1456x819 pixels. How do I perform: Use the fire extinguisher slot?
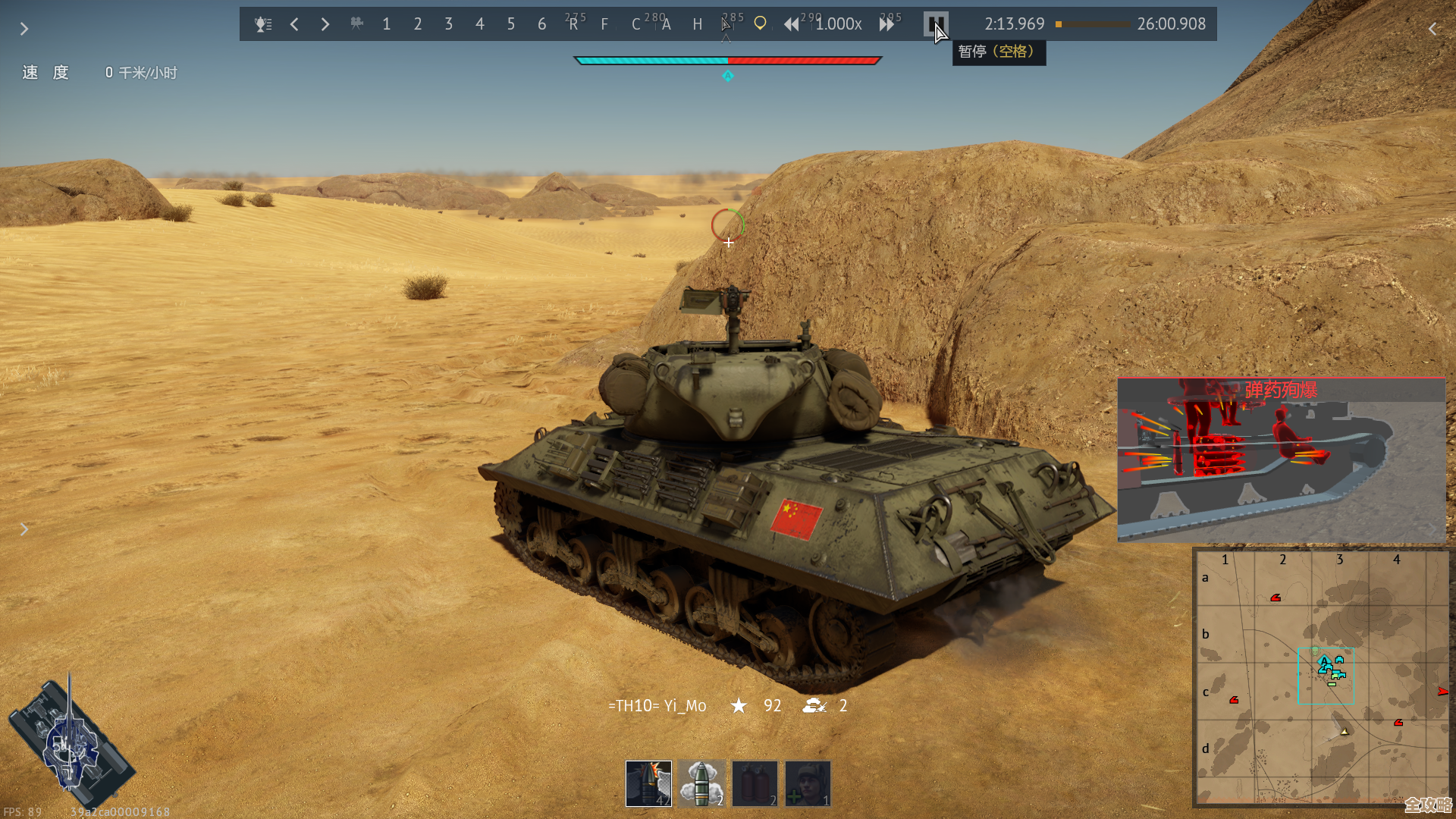(x=755, y=783)
